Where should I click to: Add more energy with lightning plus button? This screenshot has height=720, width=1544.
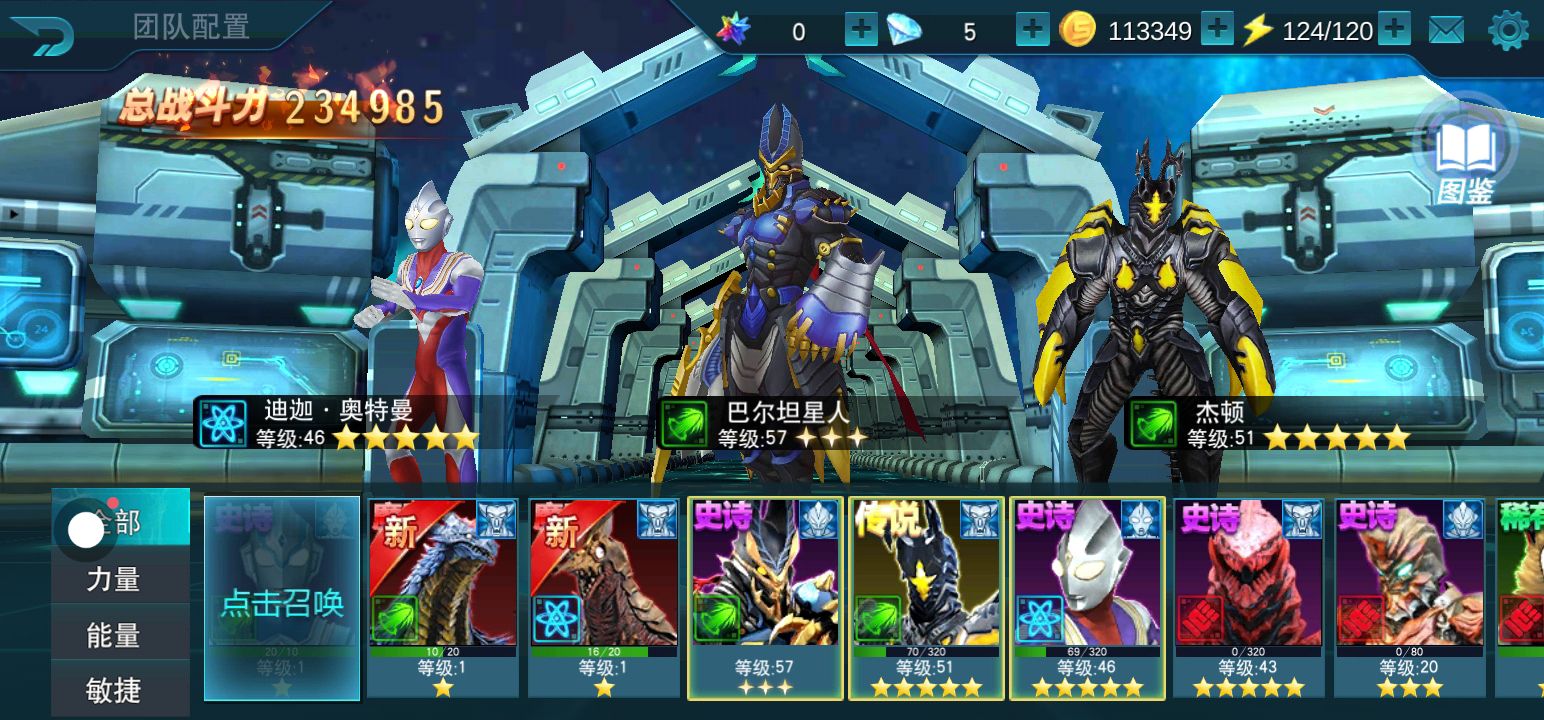(x=1394, y=30)
